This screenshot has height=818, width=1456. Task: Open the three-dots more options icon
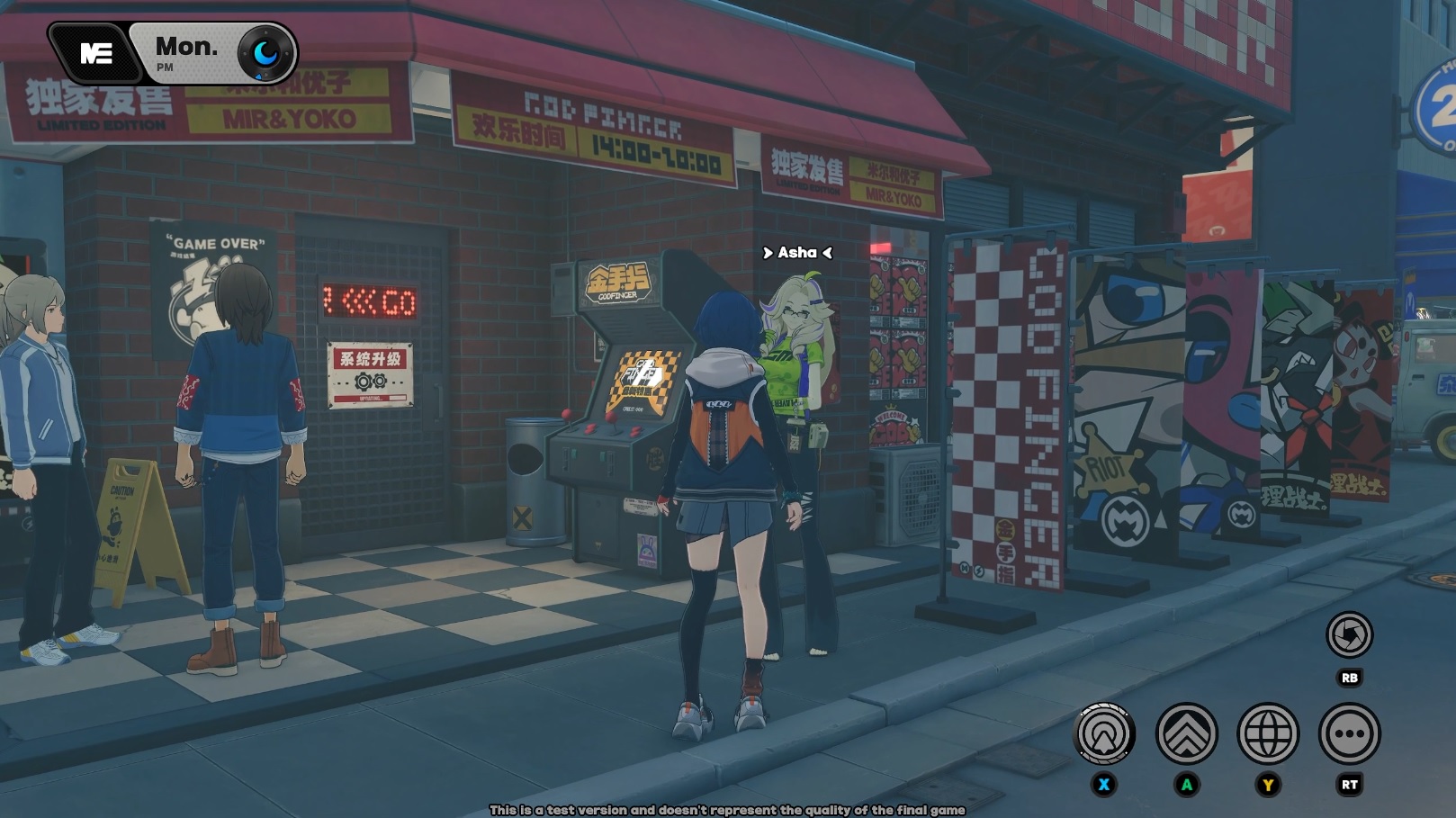point(1349,734)
